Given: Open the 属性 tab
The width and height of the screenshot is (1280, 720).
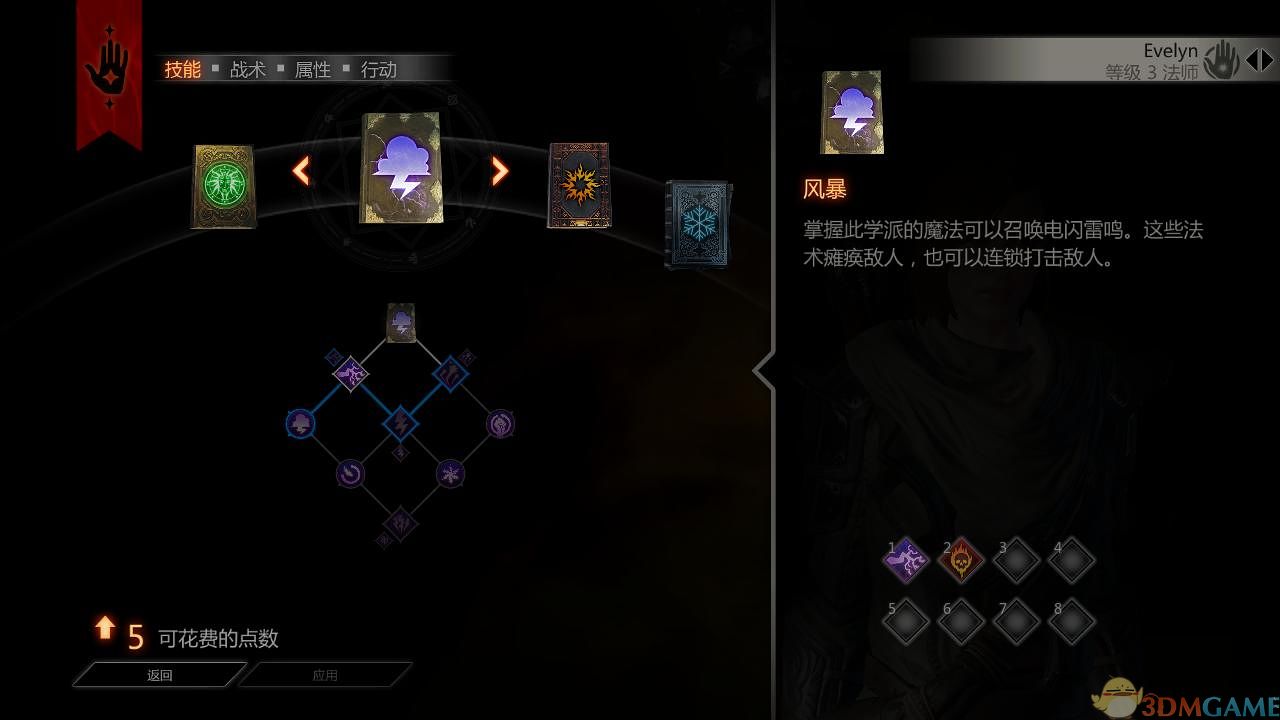Looking at the screenshot, I should (x=311, y=70).
